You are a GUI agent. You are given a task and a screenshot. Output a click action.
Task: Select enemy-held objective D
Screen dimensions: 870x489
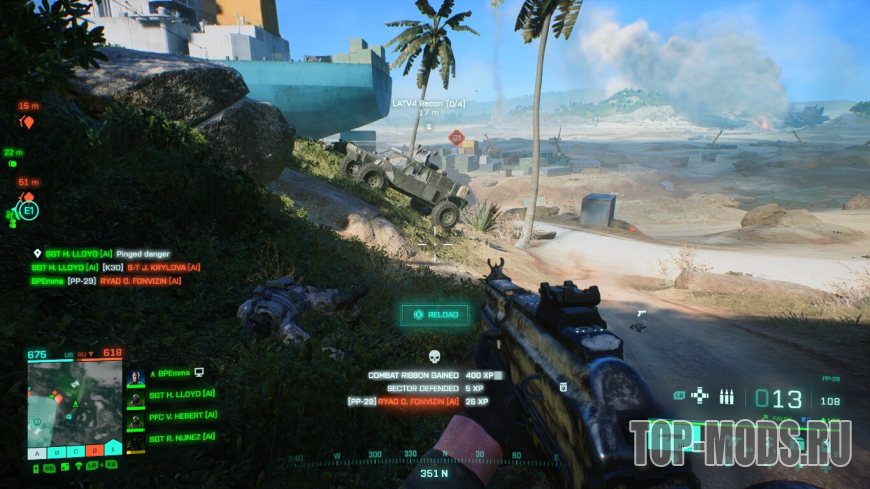point(95,452)
